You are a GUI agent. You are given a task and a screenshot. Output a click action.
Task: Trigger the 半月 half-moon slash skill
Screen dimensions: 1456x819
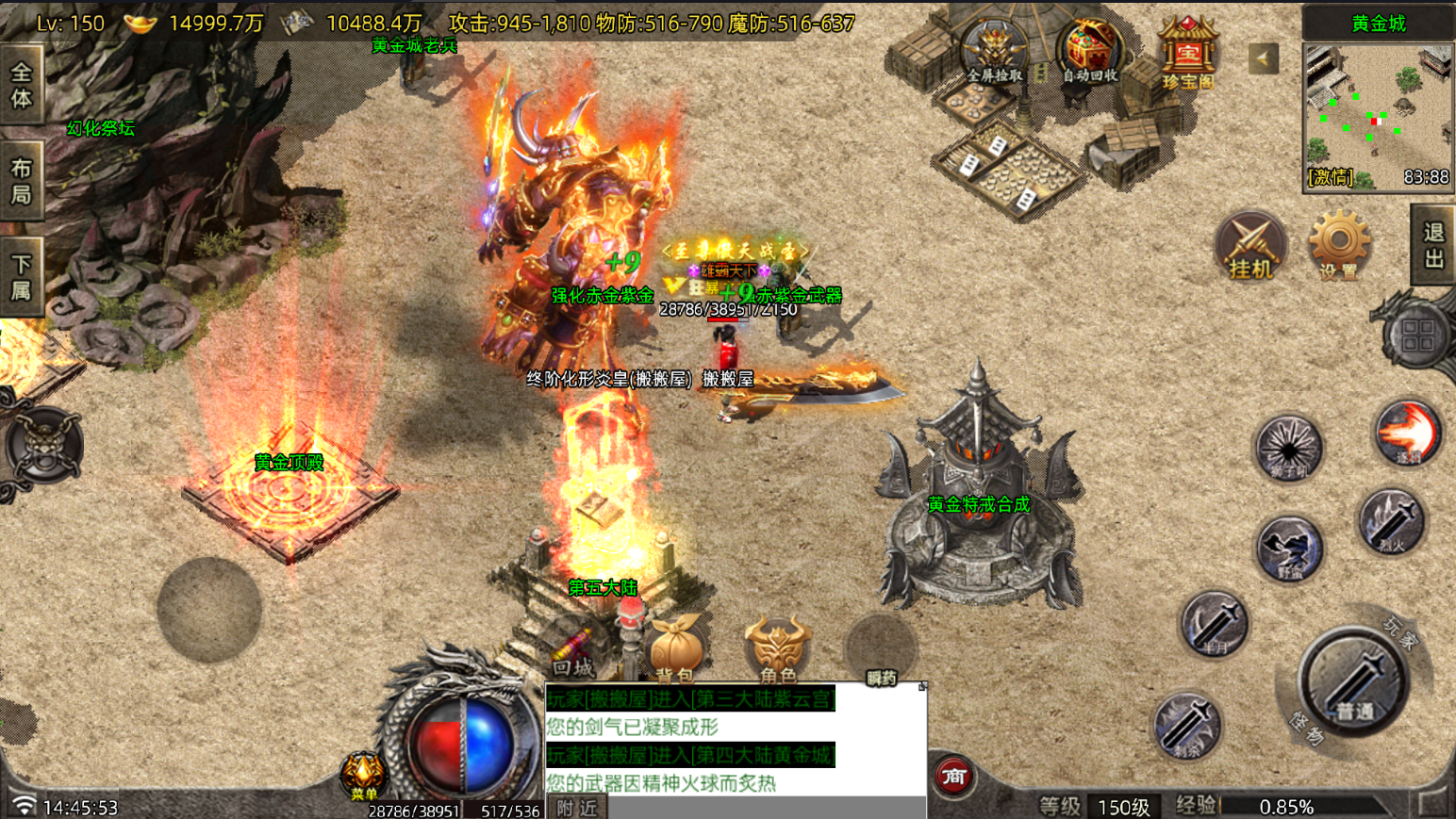tap(1215, 624)
